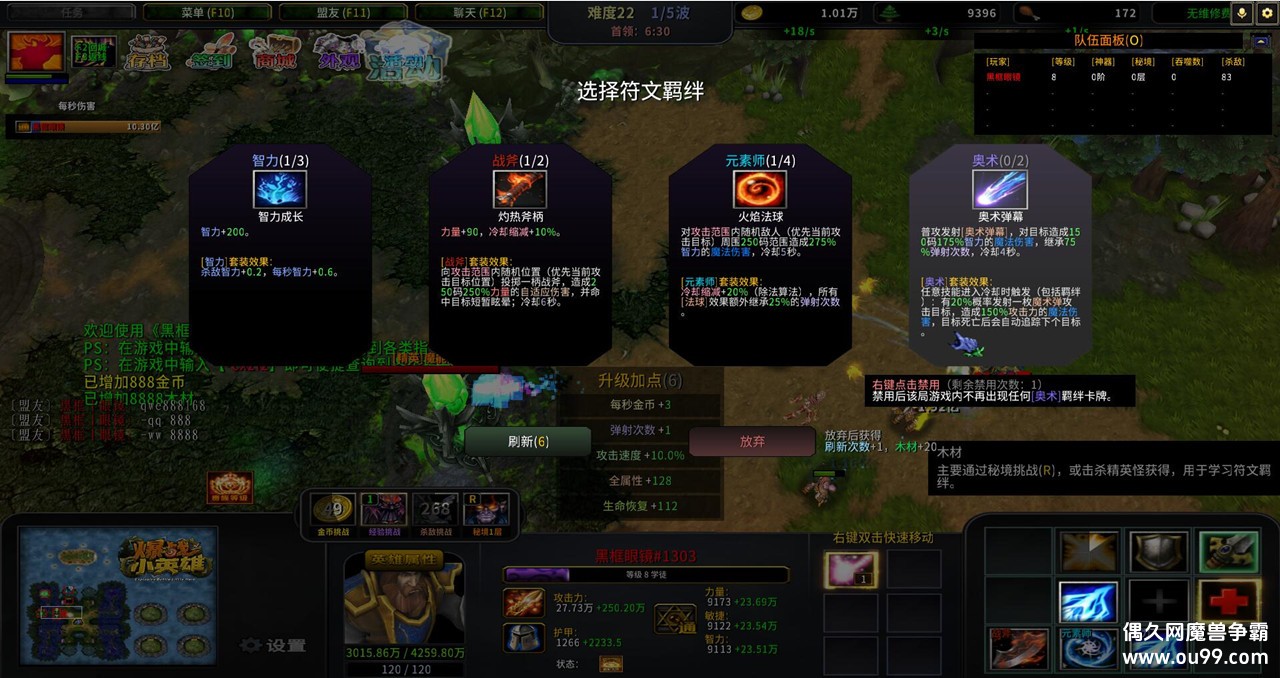Select the red hero portrait icon
The image size is (1280, 678).
point(37,52)
